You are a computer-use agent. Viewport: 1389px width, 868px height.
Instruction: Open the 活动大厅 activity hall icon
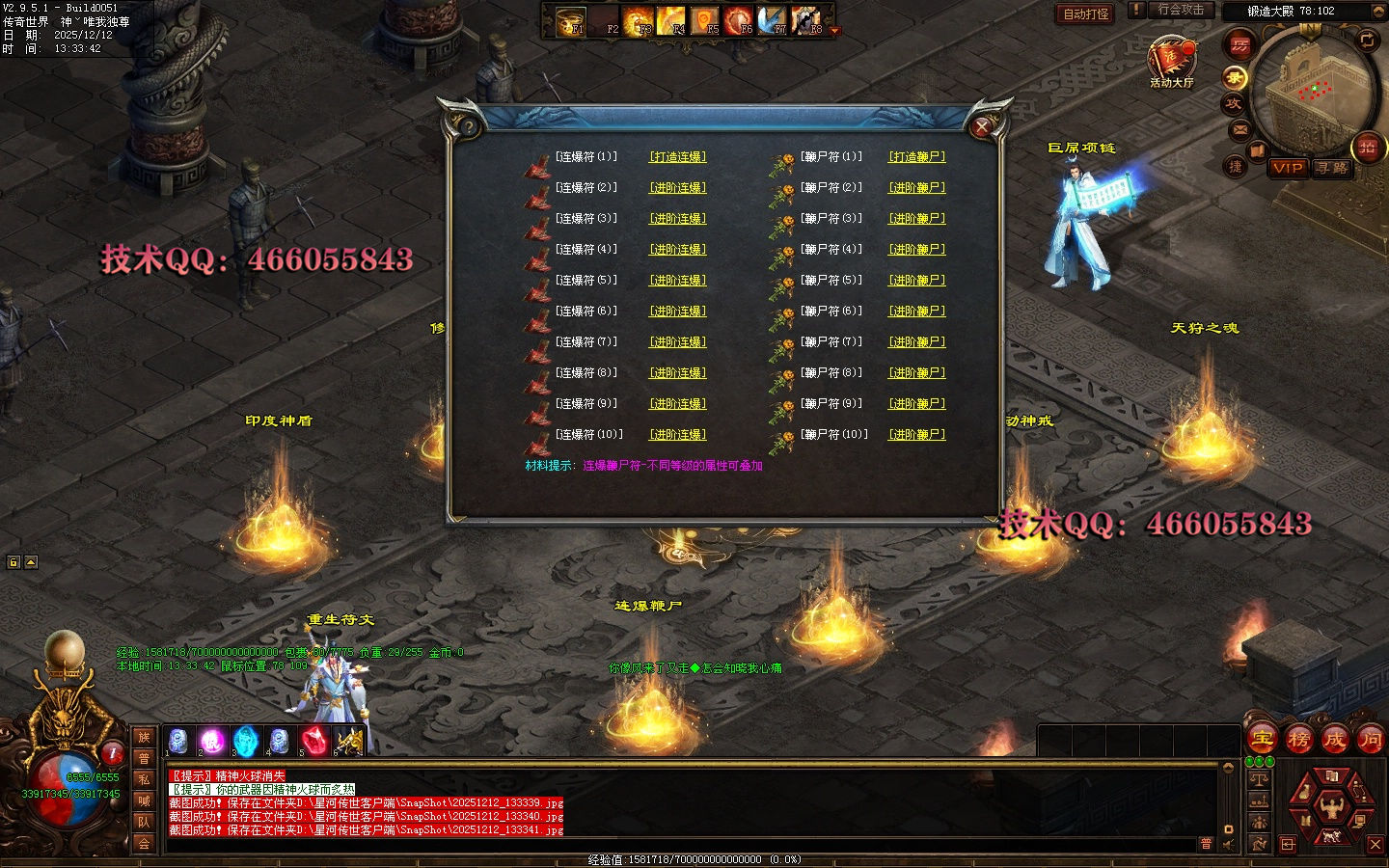pos(1171,60)
